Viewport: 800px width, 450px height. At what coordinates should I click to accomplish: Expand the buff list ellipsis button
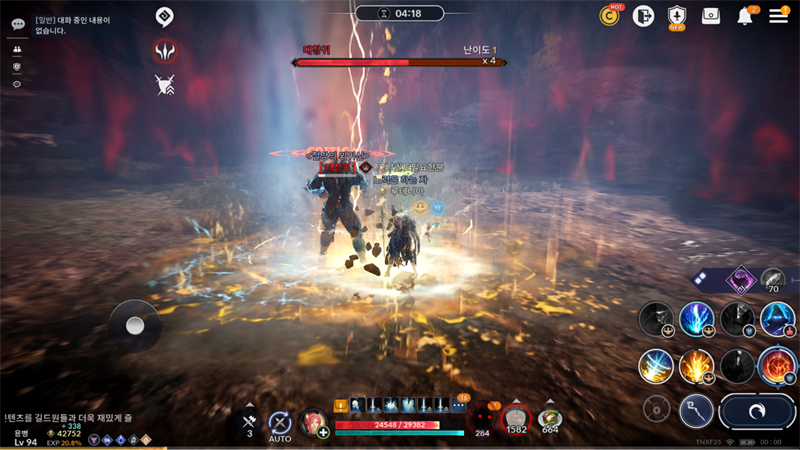tap(458, 405)
